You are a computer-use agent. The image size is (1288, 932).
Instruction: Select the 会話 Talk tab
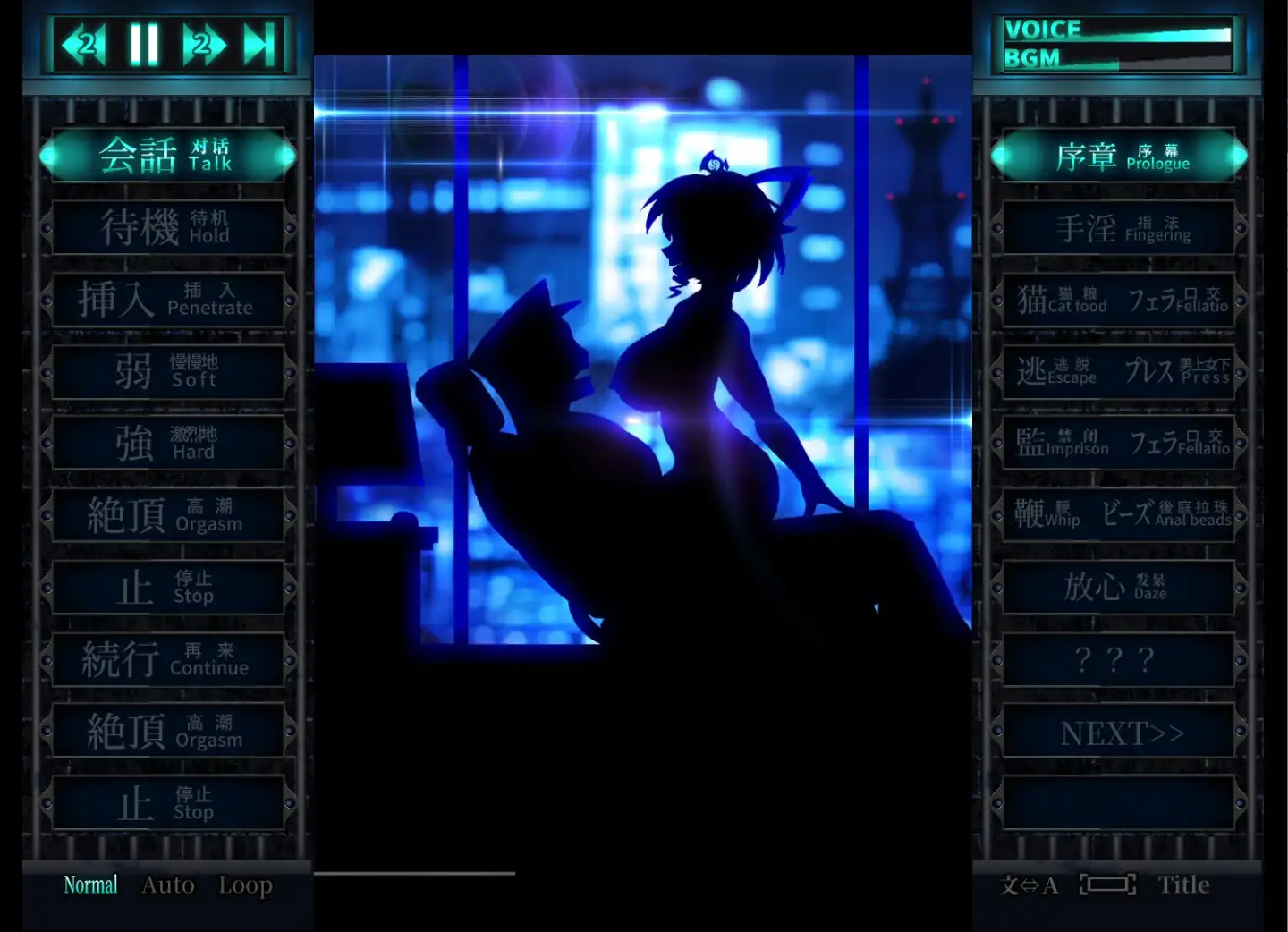click(x=167, y=155)
